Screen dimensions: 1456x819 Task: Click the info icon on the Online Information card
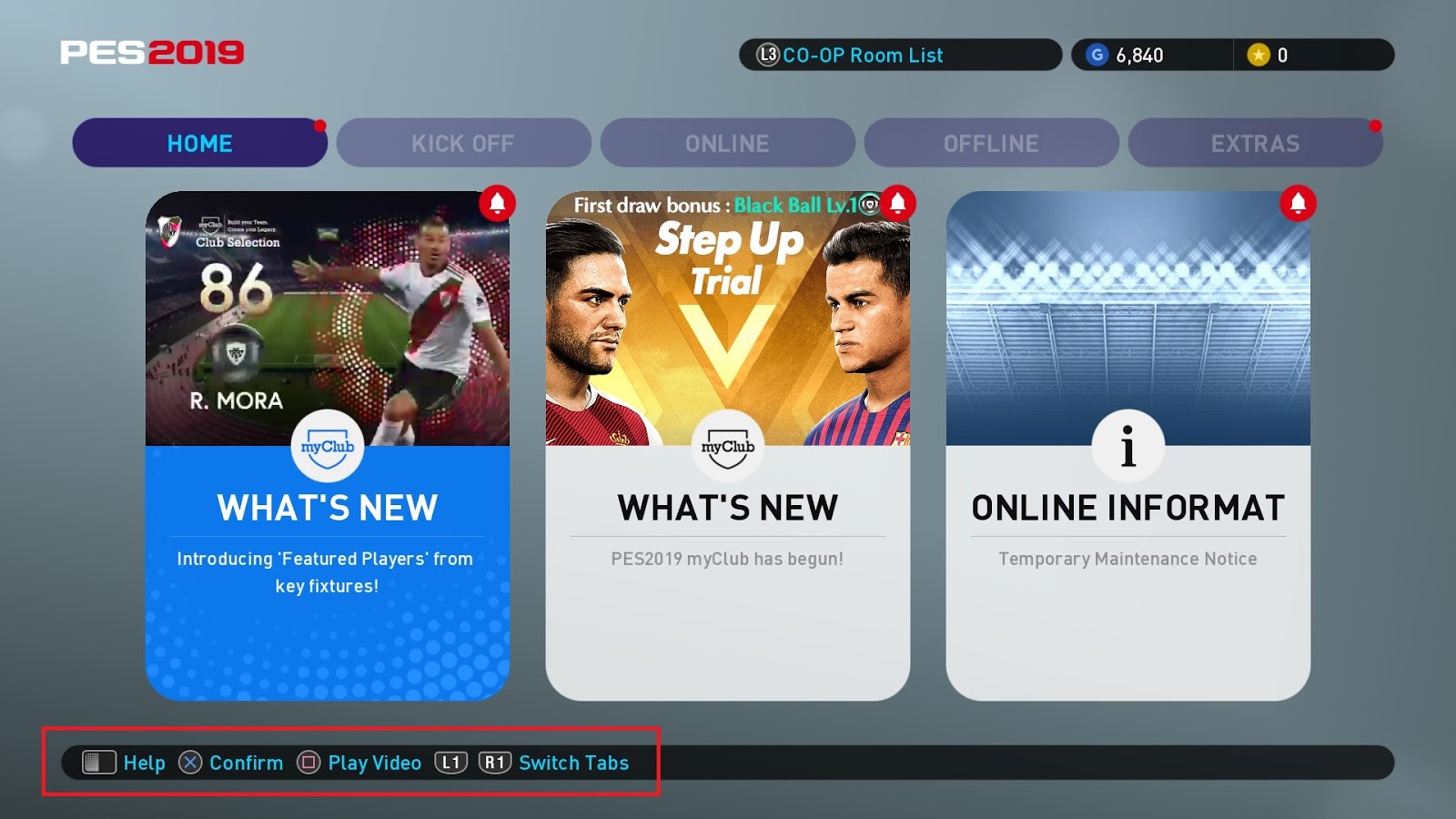(1129, 445)
